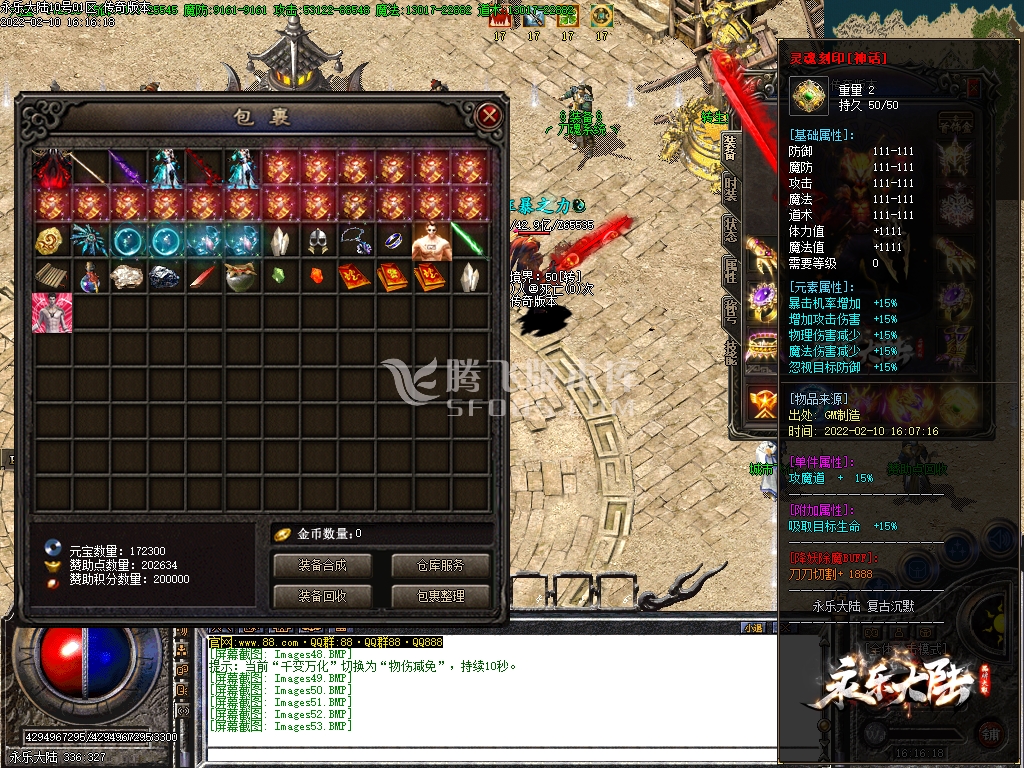Sort the bag with 包裹整理
This screenshot has height=768, width=1024.
tap(441, 596)
